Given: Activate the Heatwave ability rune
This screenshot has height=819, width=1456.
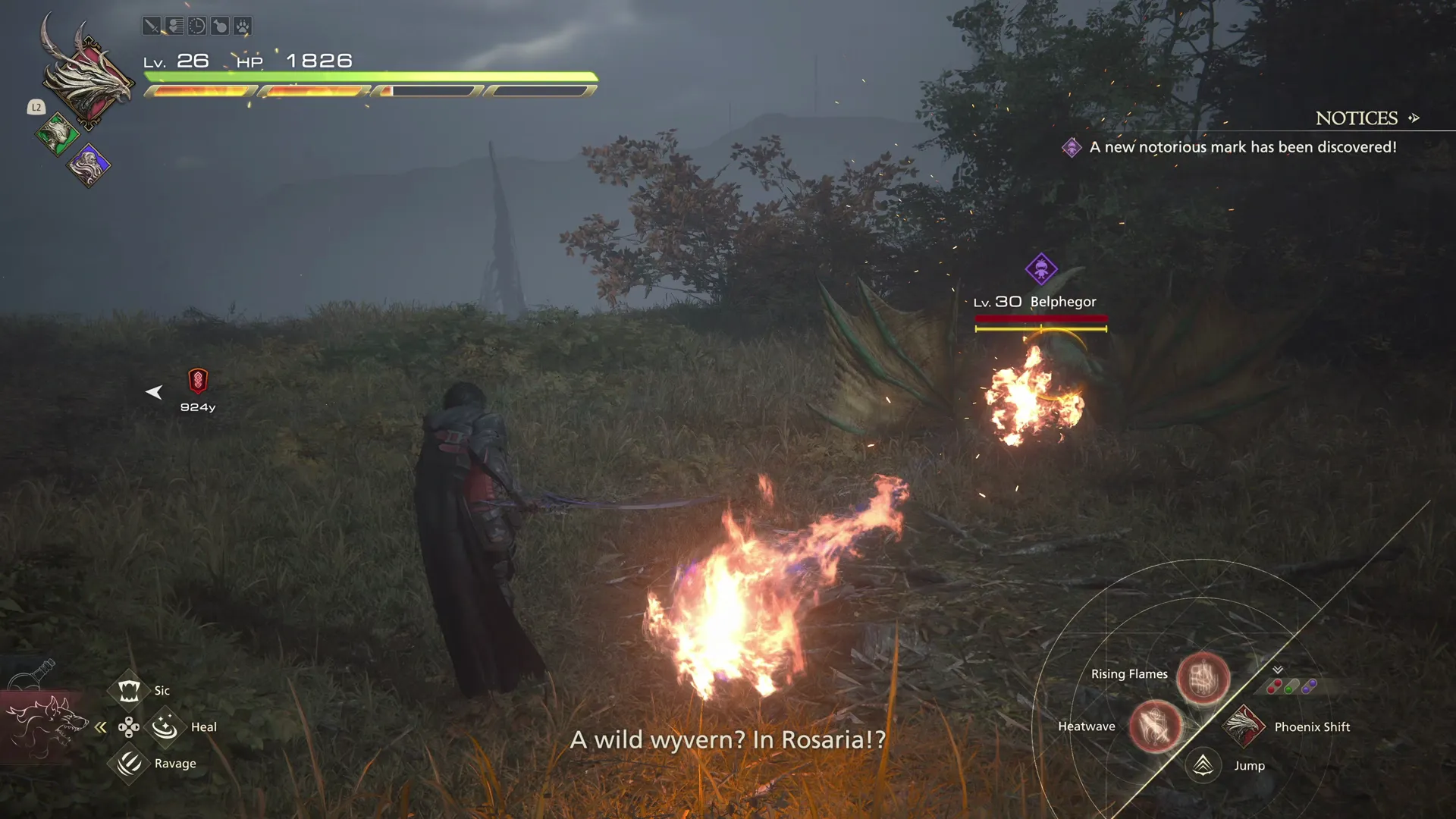Looking at the screenshot, I should coord(1156,726).
